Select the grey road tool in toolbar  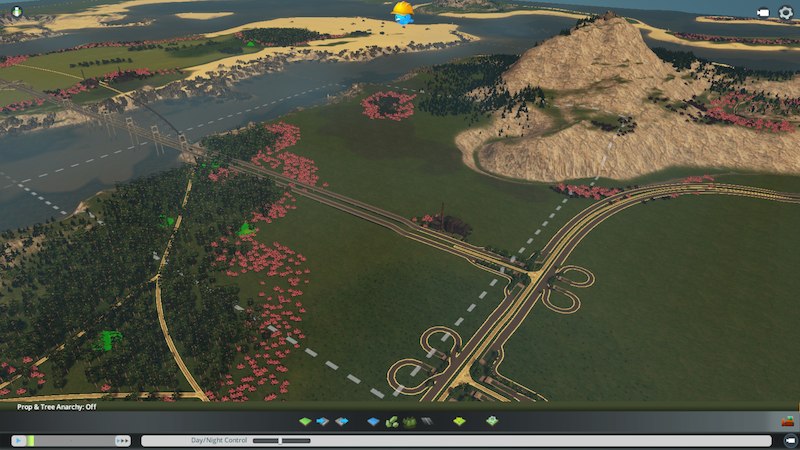(426, 422)
